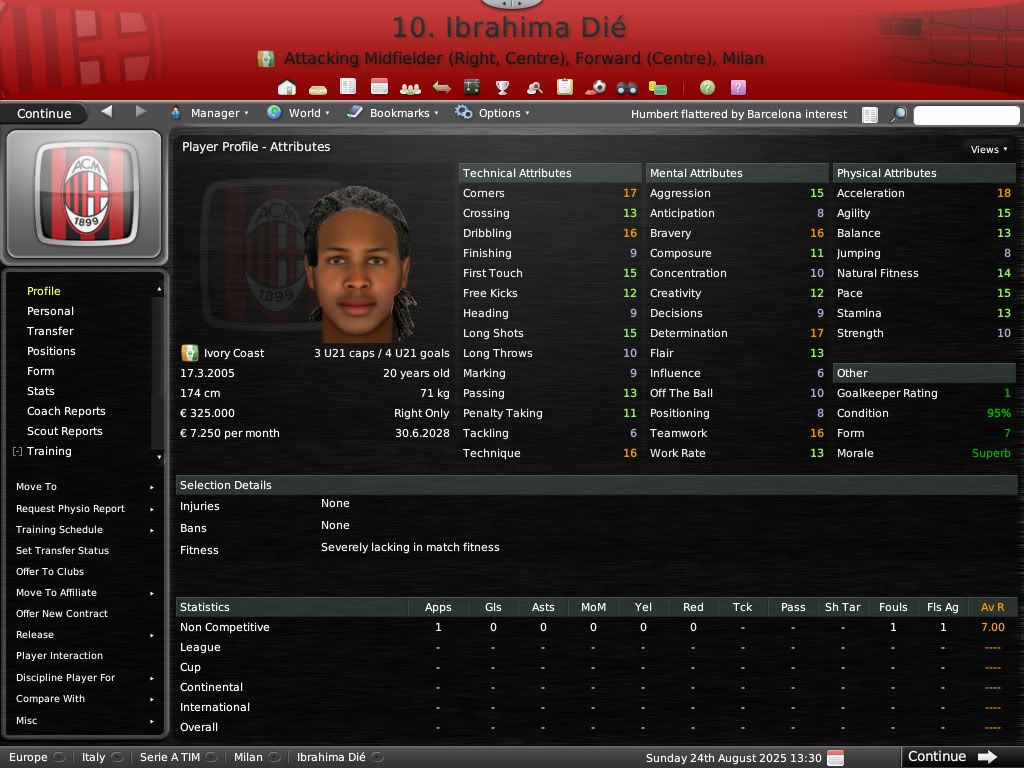This screenshot has width=1024, height=768.
Task: Click the Humbert Barcelona interest news headline
Action: [739, 114]
